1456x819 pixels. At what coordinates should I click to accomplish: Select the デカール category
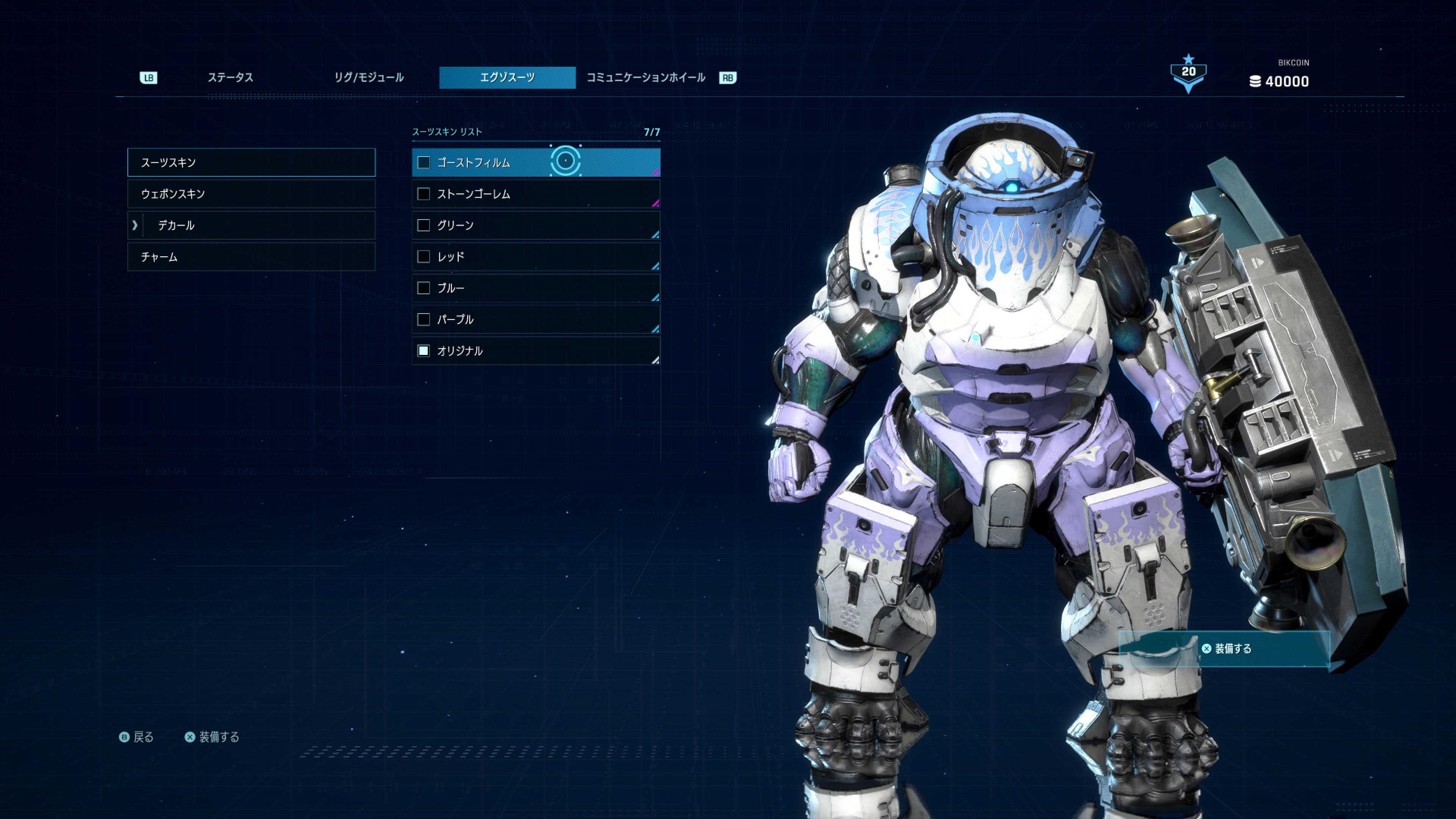coord(251,226)
